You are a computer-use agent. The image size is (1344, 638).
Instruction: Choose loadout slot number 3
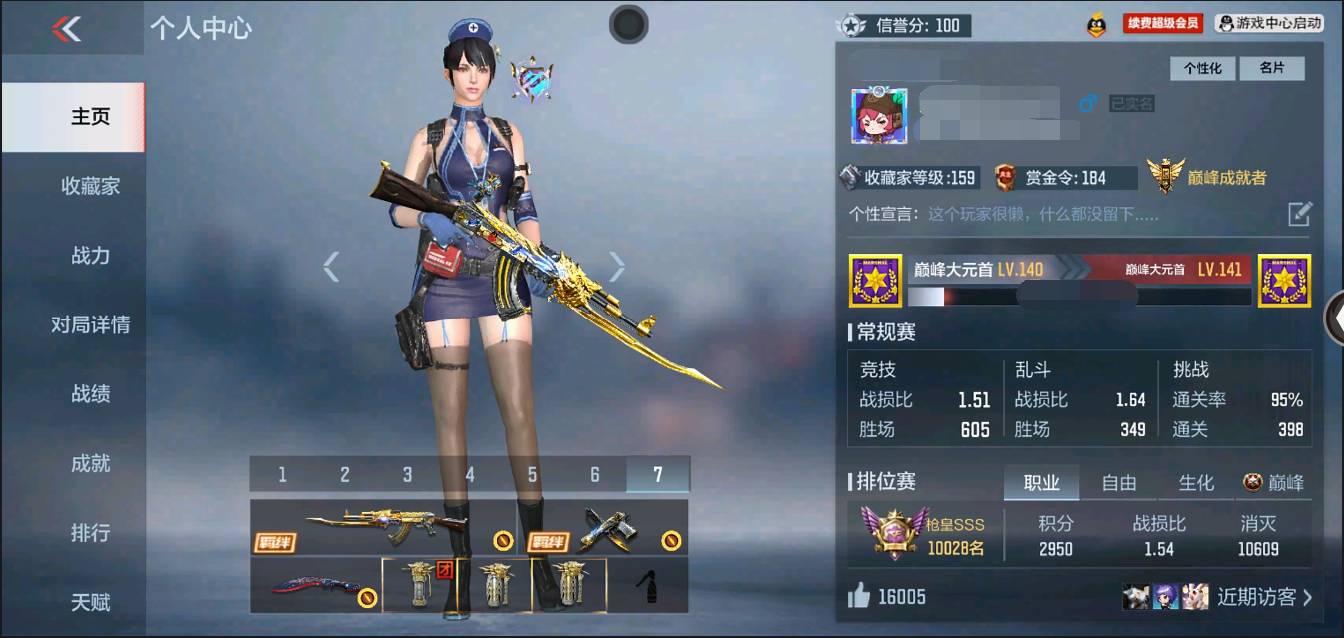[407, 475]
